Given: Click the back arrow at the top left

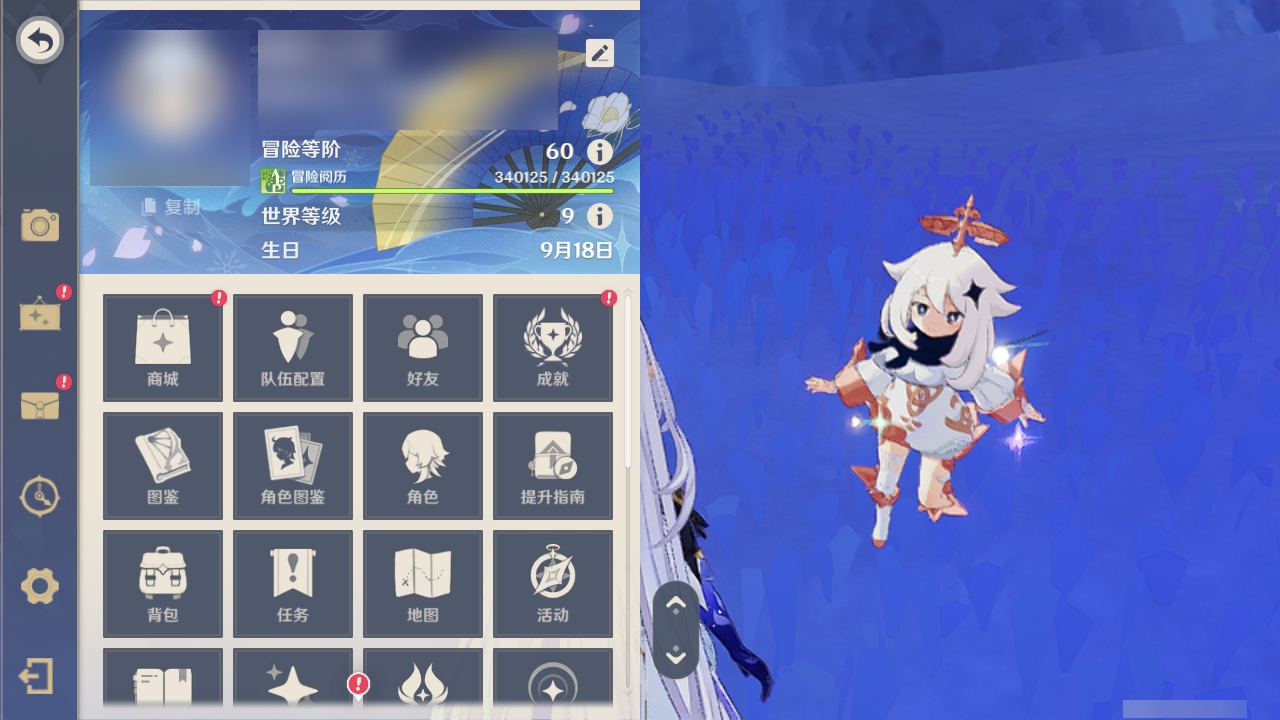Looking at the screenshot, I should (39, 40).
